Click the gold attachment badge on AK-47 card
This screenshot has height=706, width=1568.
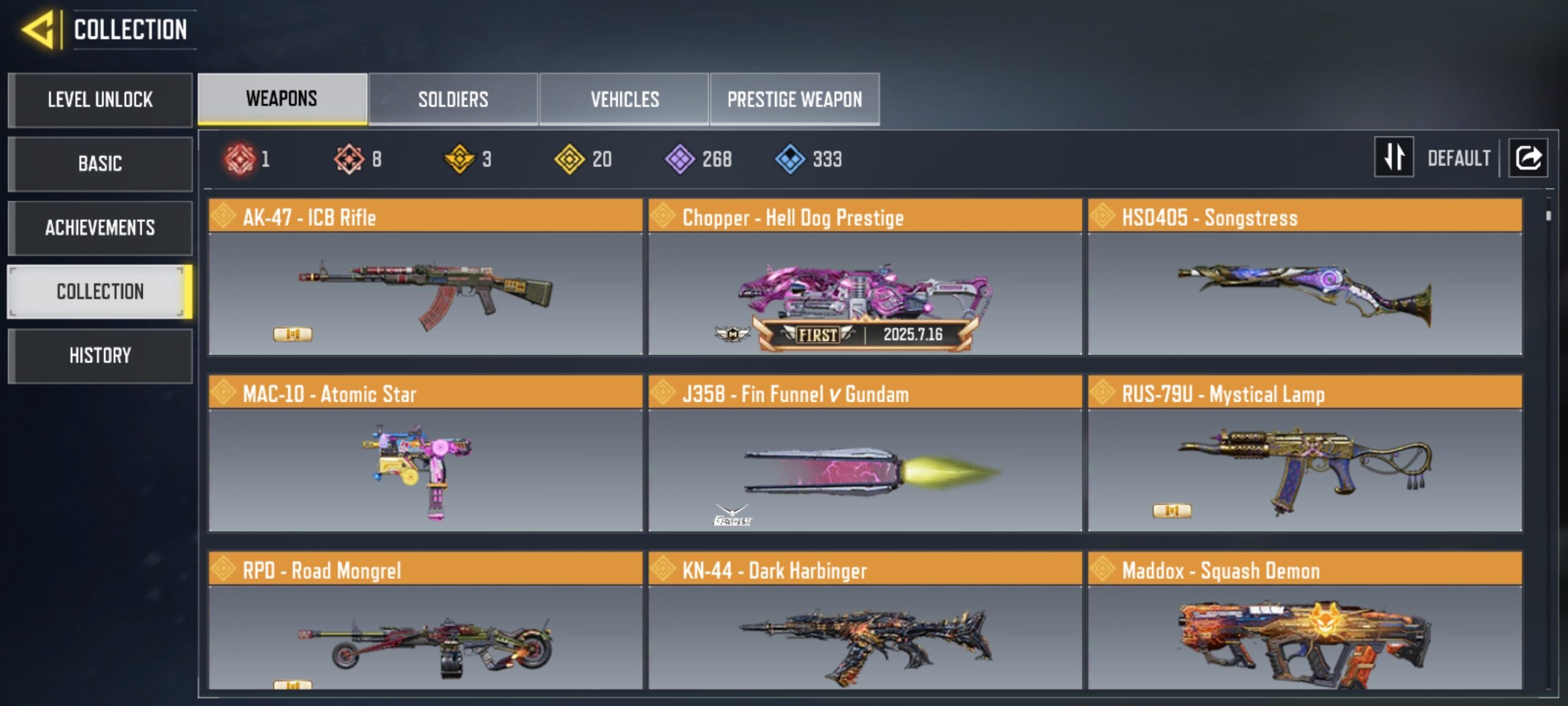coord(294,333)
